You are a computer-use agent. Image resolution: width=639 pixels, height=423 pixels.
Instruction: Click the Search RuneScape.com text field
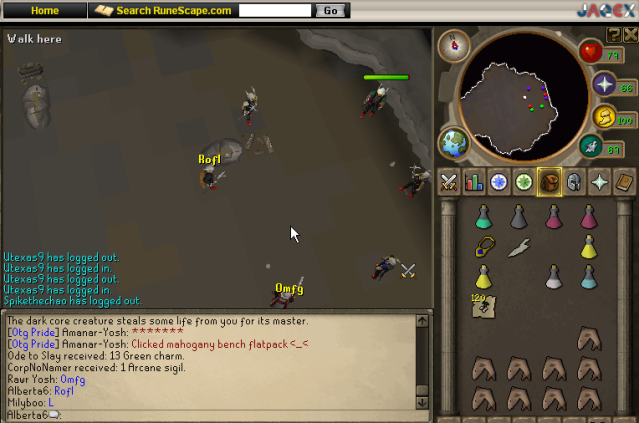point(275,10)
